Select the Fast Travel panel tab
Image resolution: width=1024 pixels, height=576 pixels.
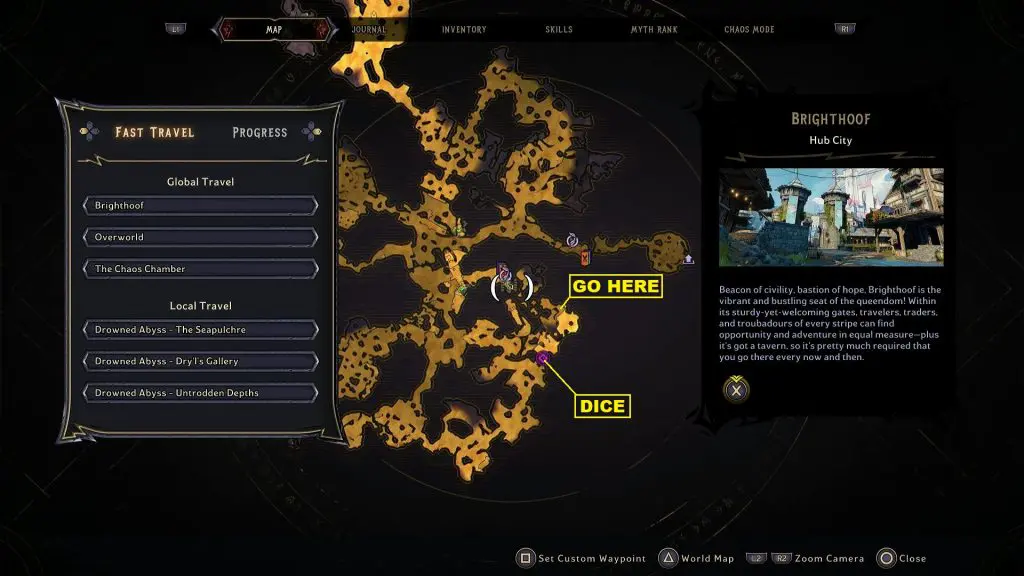click(154, 132)
